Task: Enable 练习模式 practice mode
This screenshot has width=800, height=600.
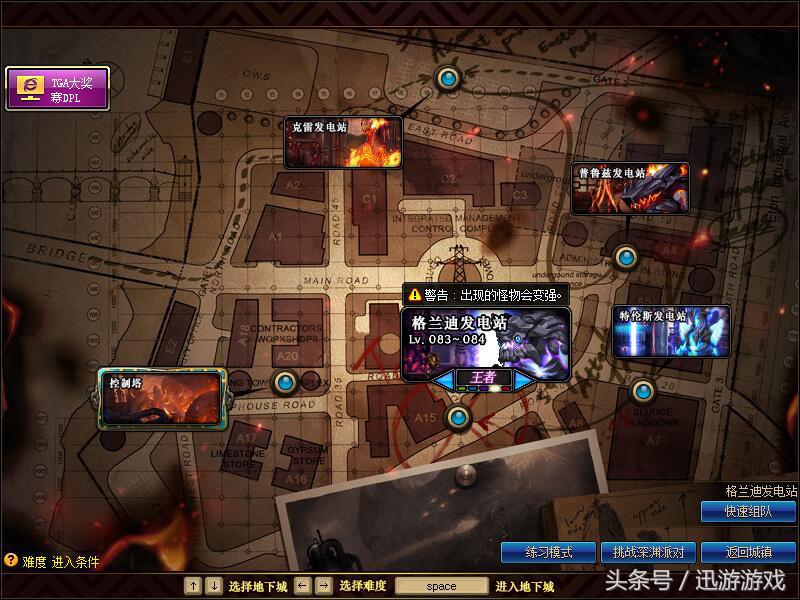Action: click(x=549, y=552)
